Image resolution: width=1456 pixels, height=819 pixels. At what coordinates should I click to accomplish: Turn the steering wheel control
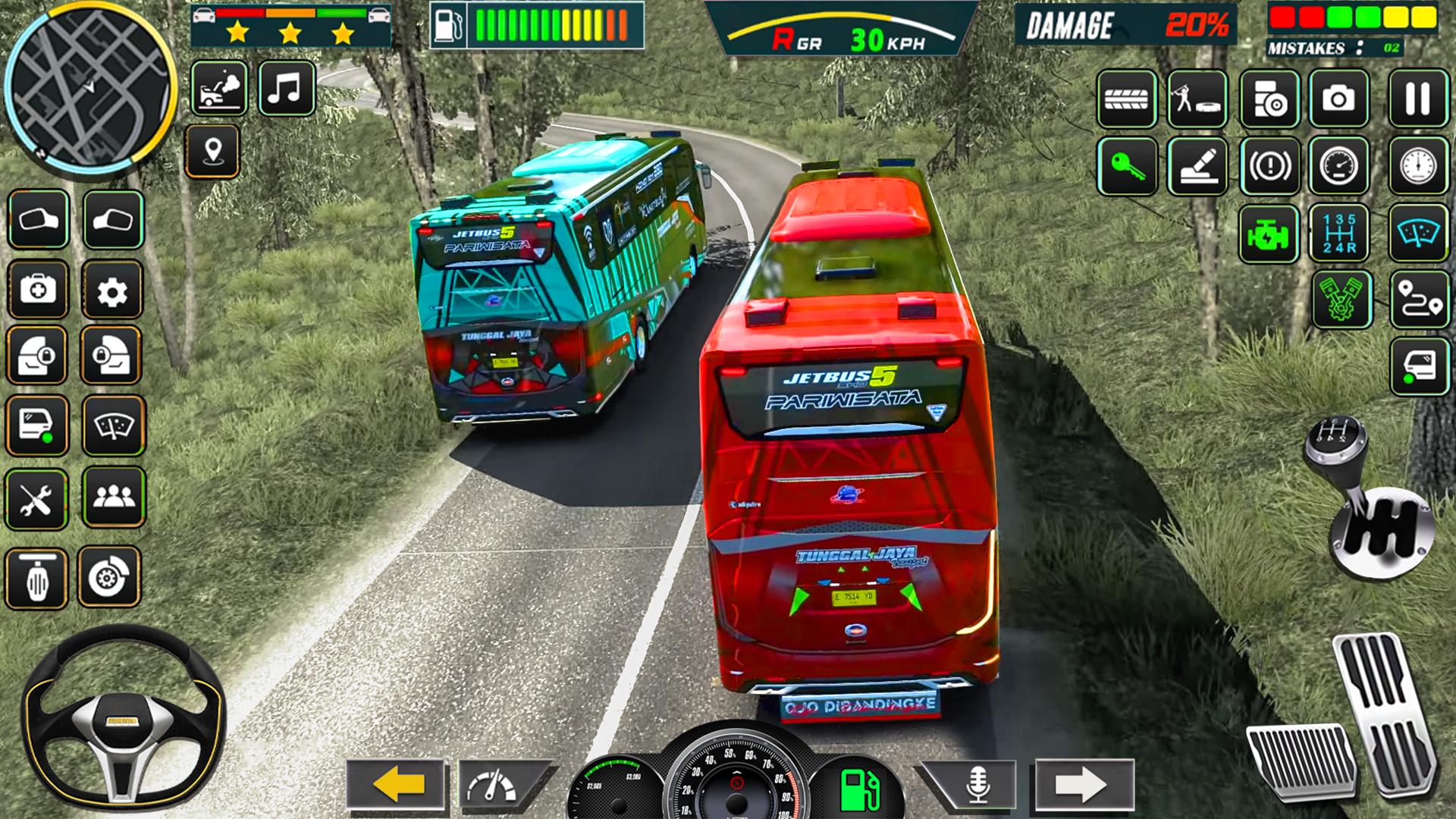[x=123, y=718]
